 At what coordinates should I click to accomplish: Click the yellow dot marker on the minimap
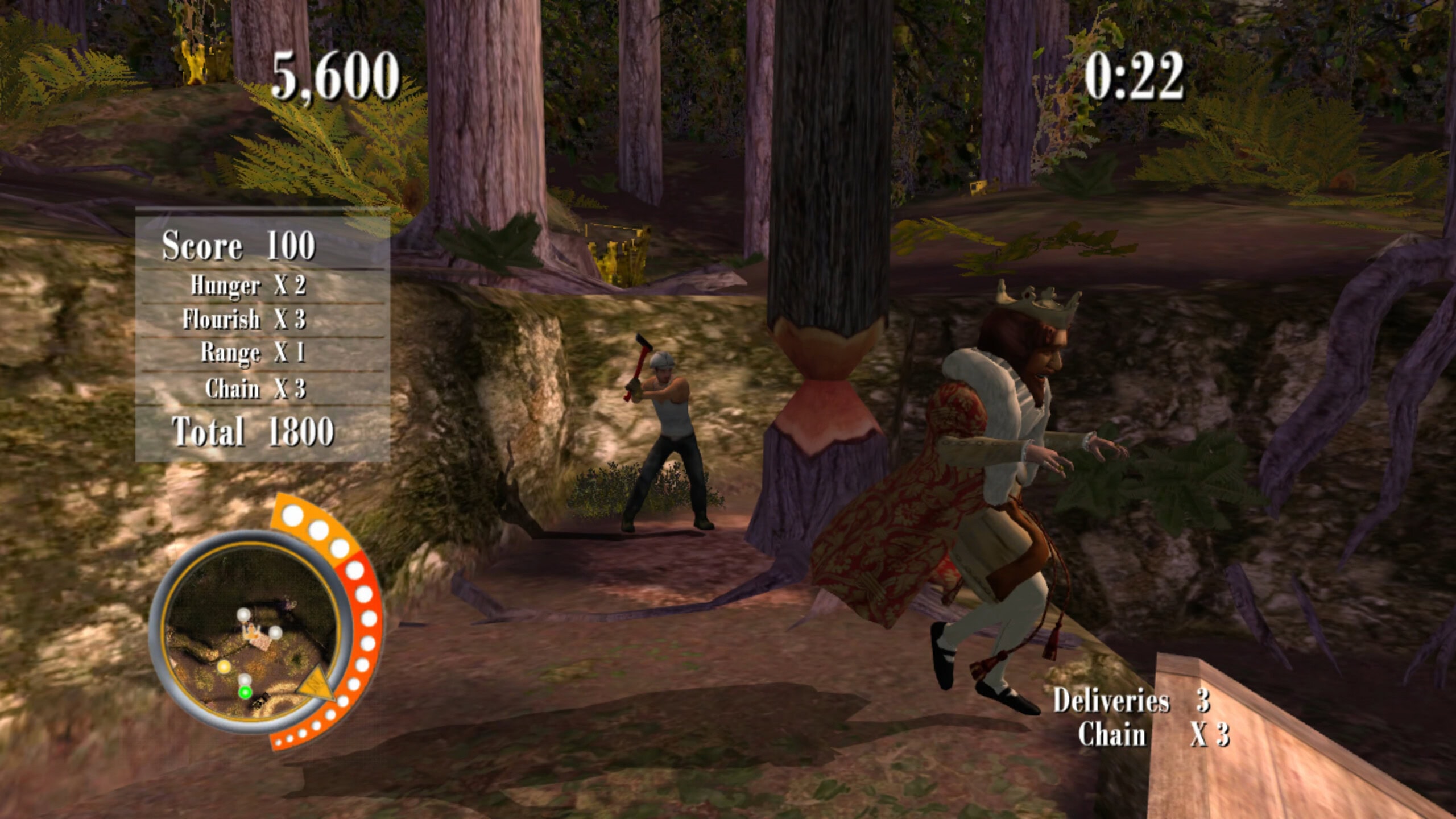point(224,666)
